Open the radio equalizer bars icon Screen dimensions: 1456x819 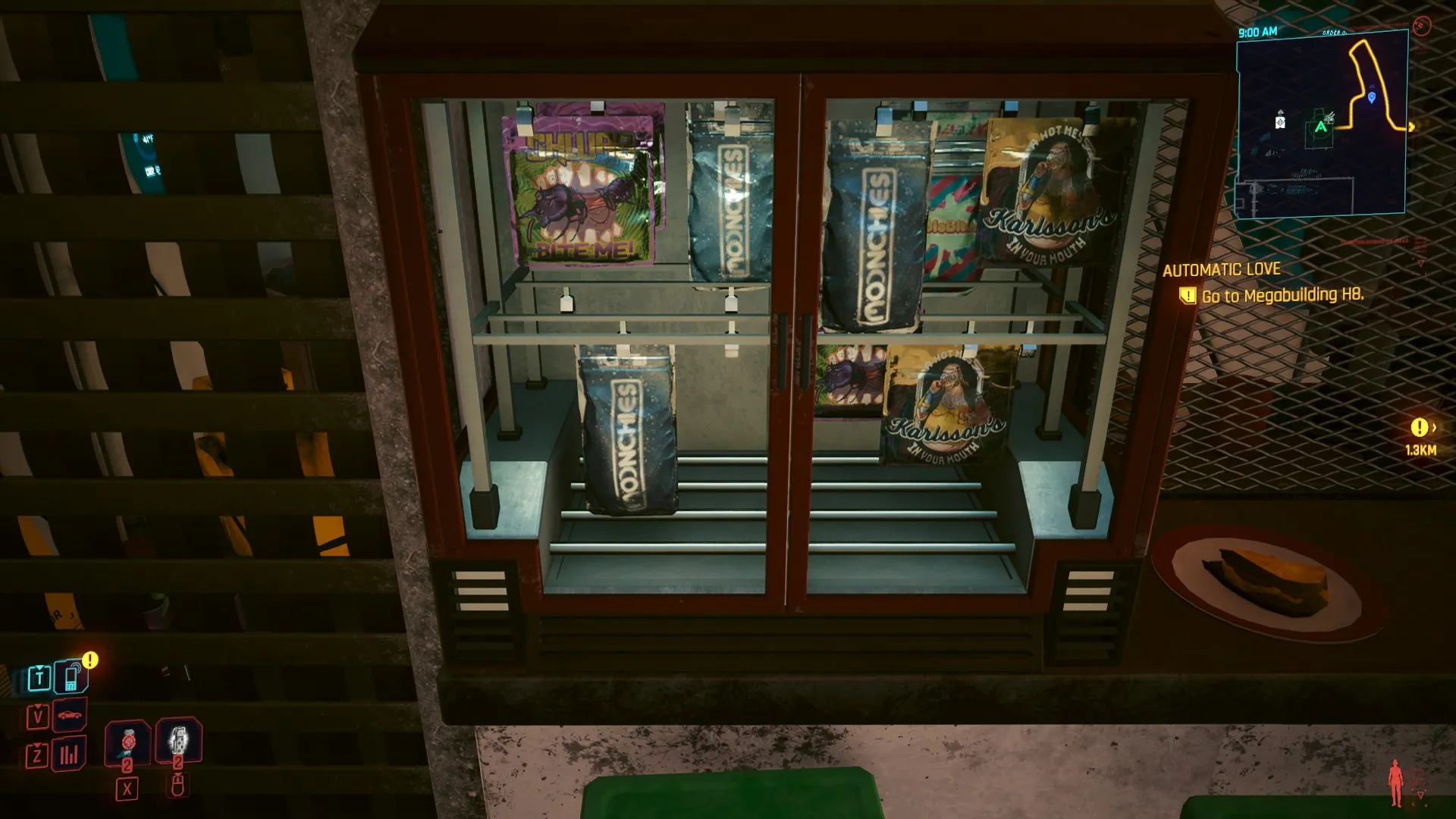69,754
